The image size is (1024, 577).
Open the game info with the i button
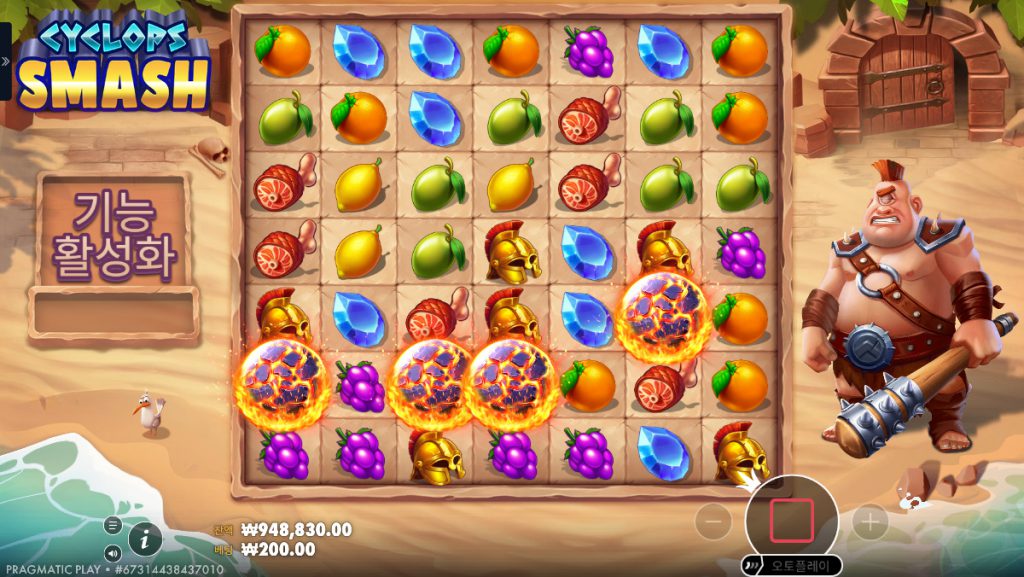click(145, 539)
